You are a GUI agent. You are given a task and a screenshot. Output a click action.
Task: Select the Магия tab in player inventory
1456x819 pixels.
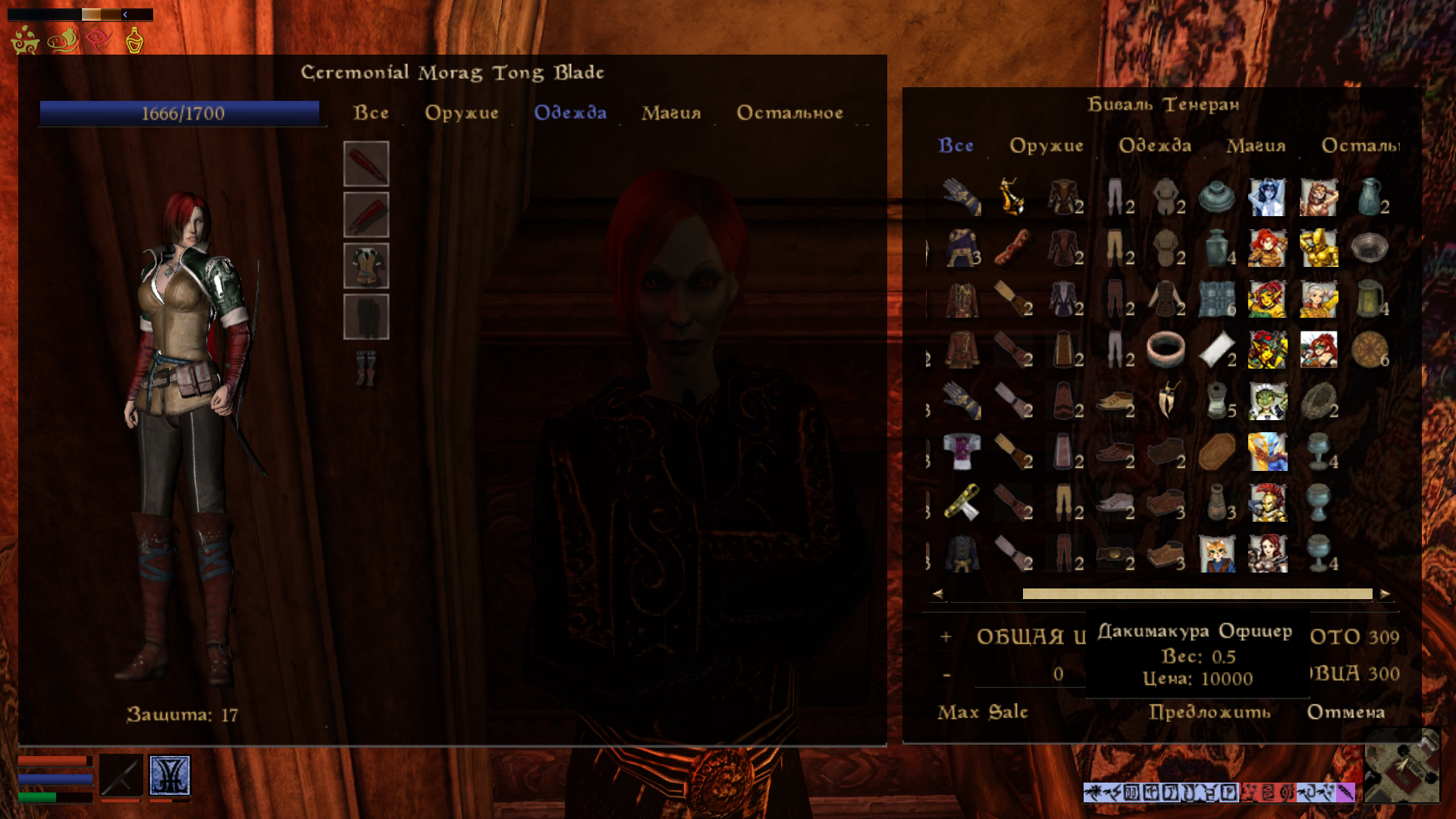coord(671,113)
